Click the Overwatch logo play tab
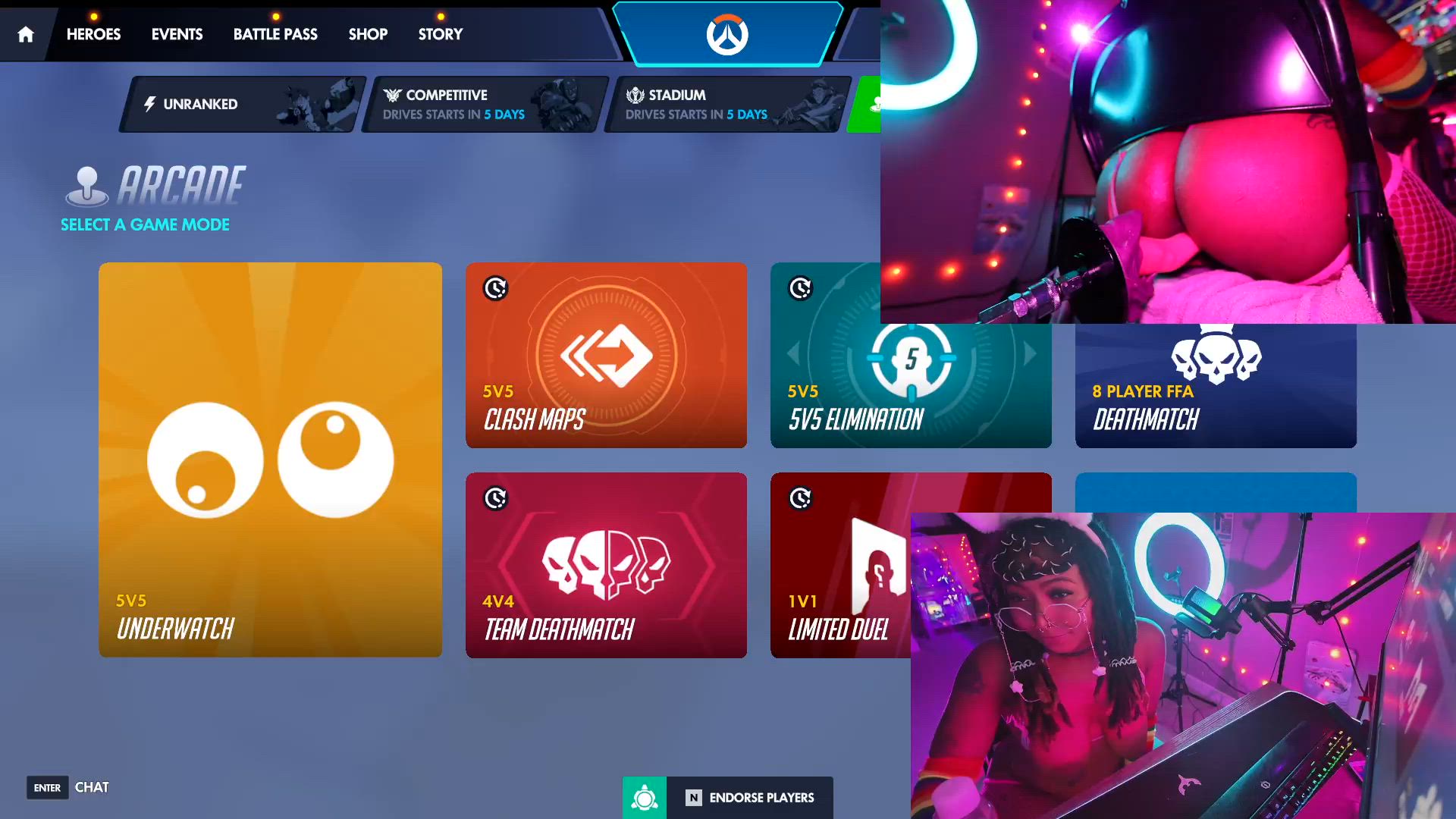The image size is (1456, 819). coord(727,34)
